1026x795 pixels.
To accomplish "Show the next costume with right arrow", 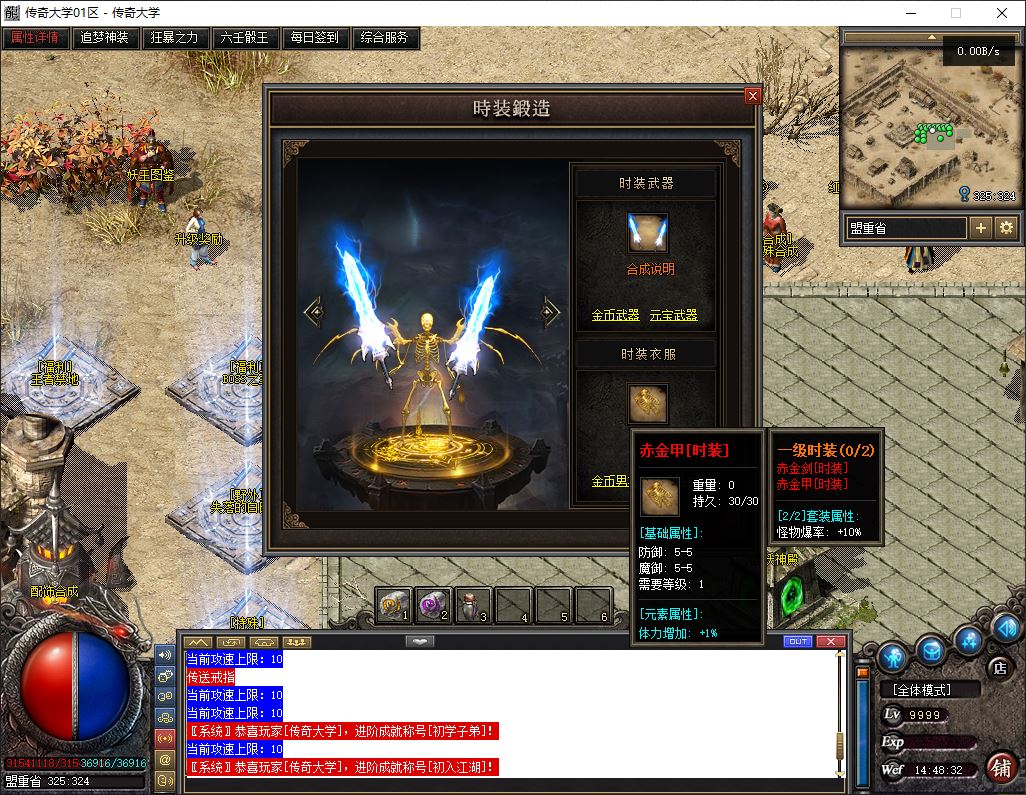I will tap(549, 312).
